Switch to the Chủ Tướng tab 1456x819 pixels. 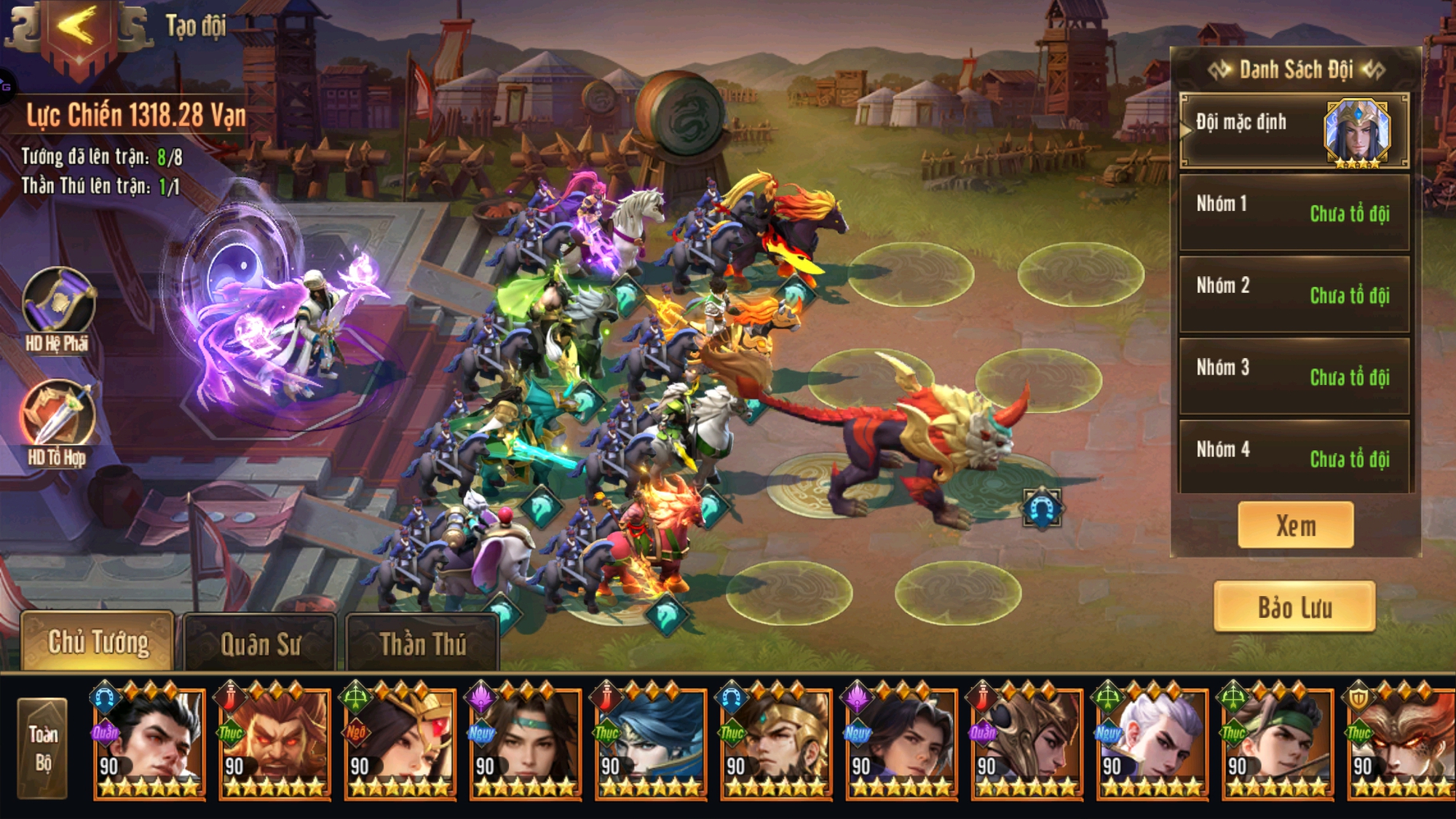click(x=98, y=642)
